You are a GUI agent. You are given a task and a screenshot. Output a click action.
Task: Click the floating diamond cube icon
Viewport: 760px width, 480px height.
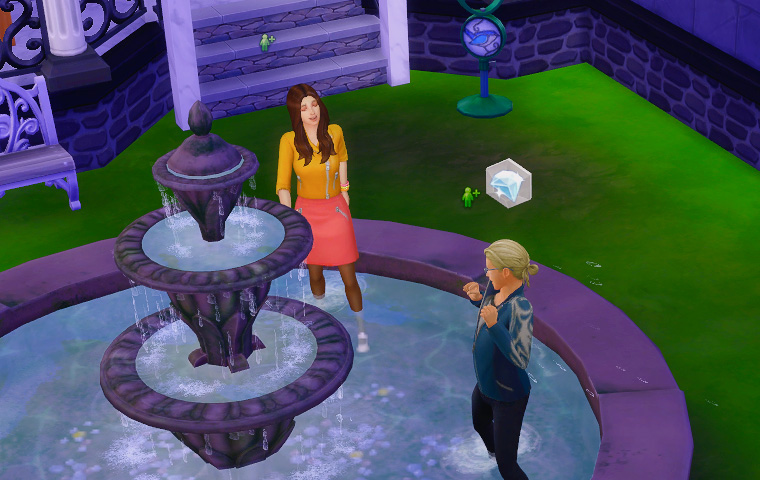point(508,182)
